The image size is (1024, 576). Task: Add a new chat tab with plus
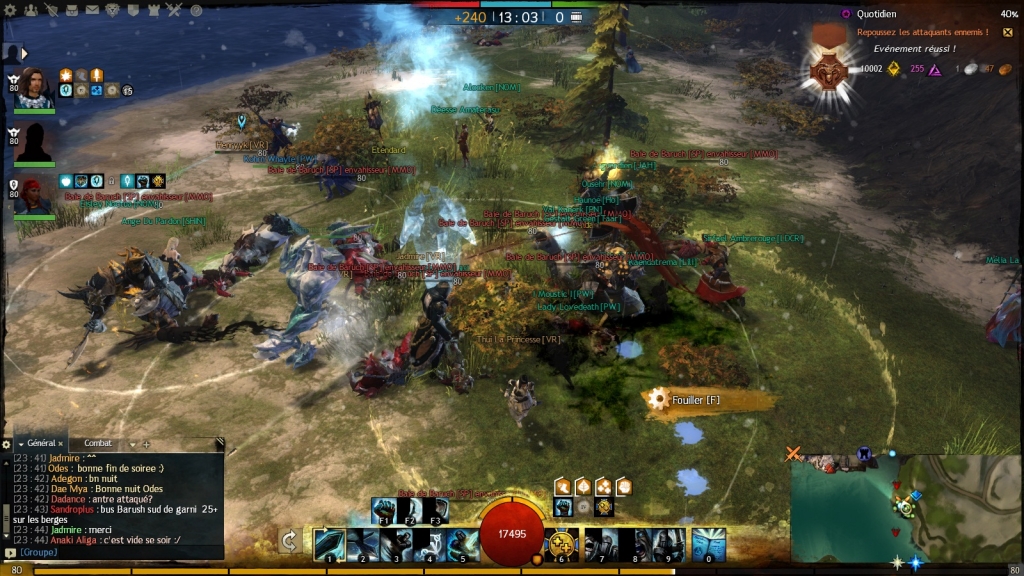pyautogui.click(x=146, y=443)
